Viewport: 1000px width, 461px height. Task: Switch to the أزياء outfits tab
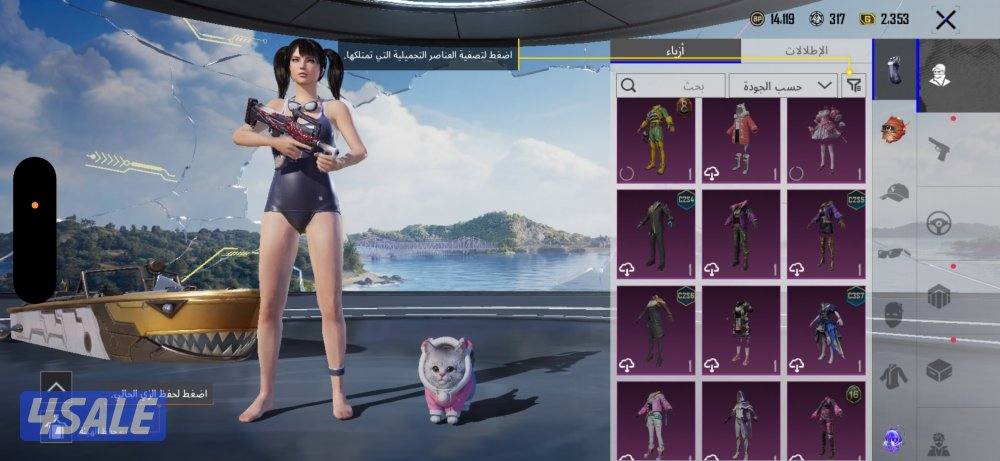[x=676, y=51]
